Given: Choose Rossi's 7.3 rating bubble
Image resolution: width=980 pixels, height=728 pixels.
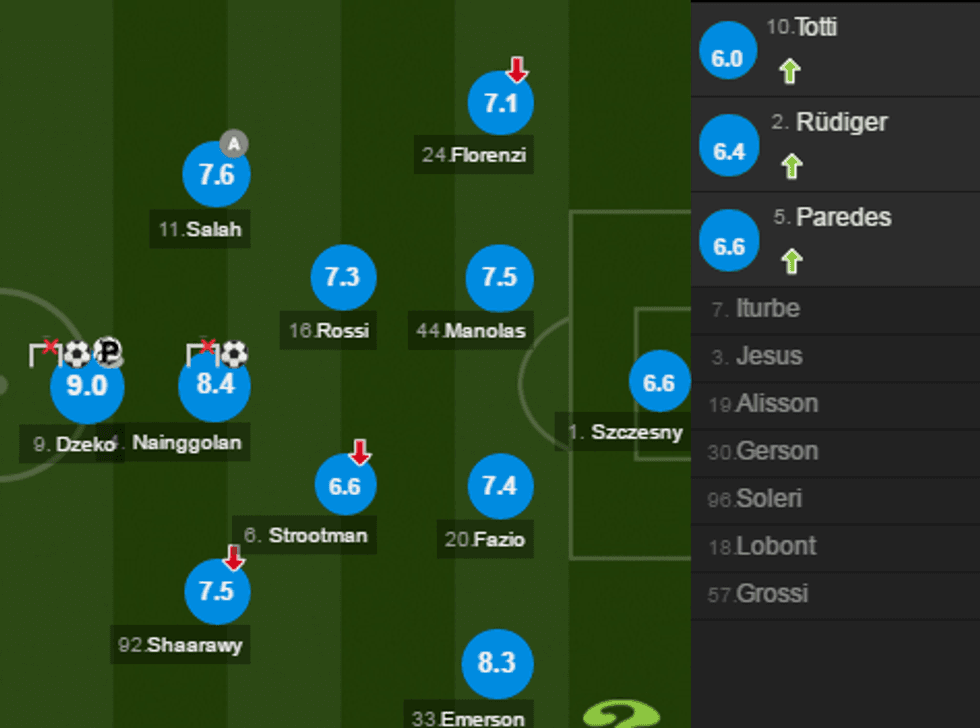Looking at the screenshot, I should point(343,277).
